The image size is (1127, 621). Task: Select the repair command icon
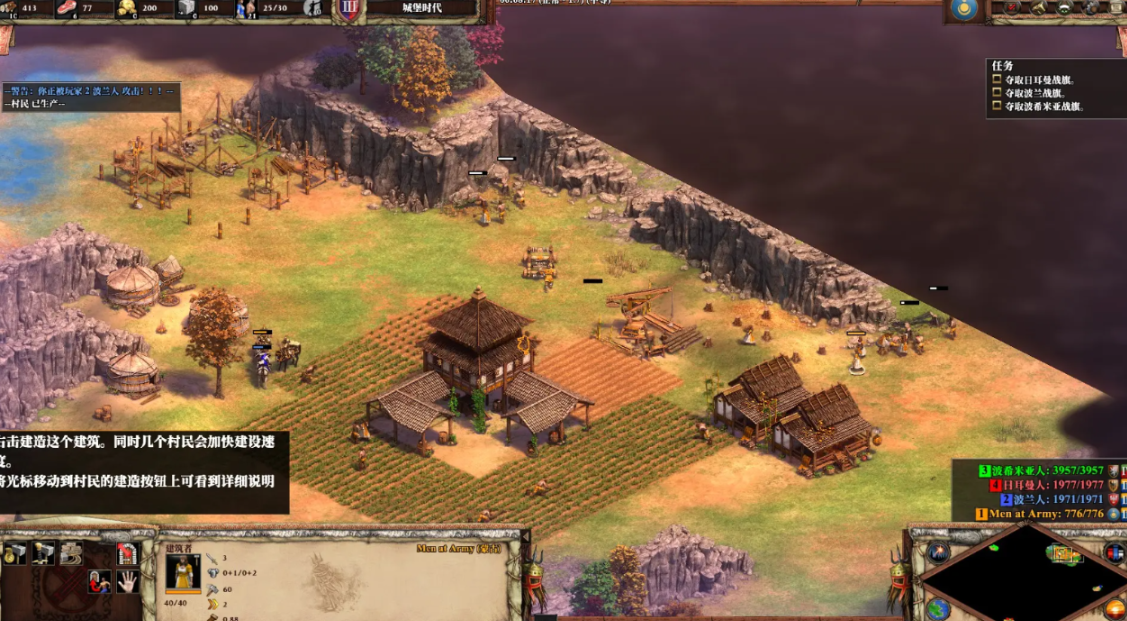(x=70, y=553)
